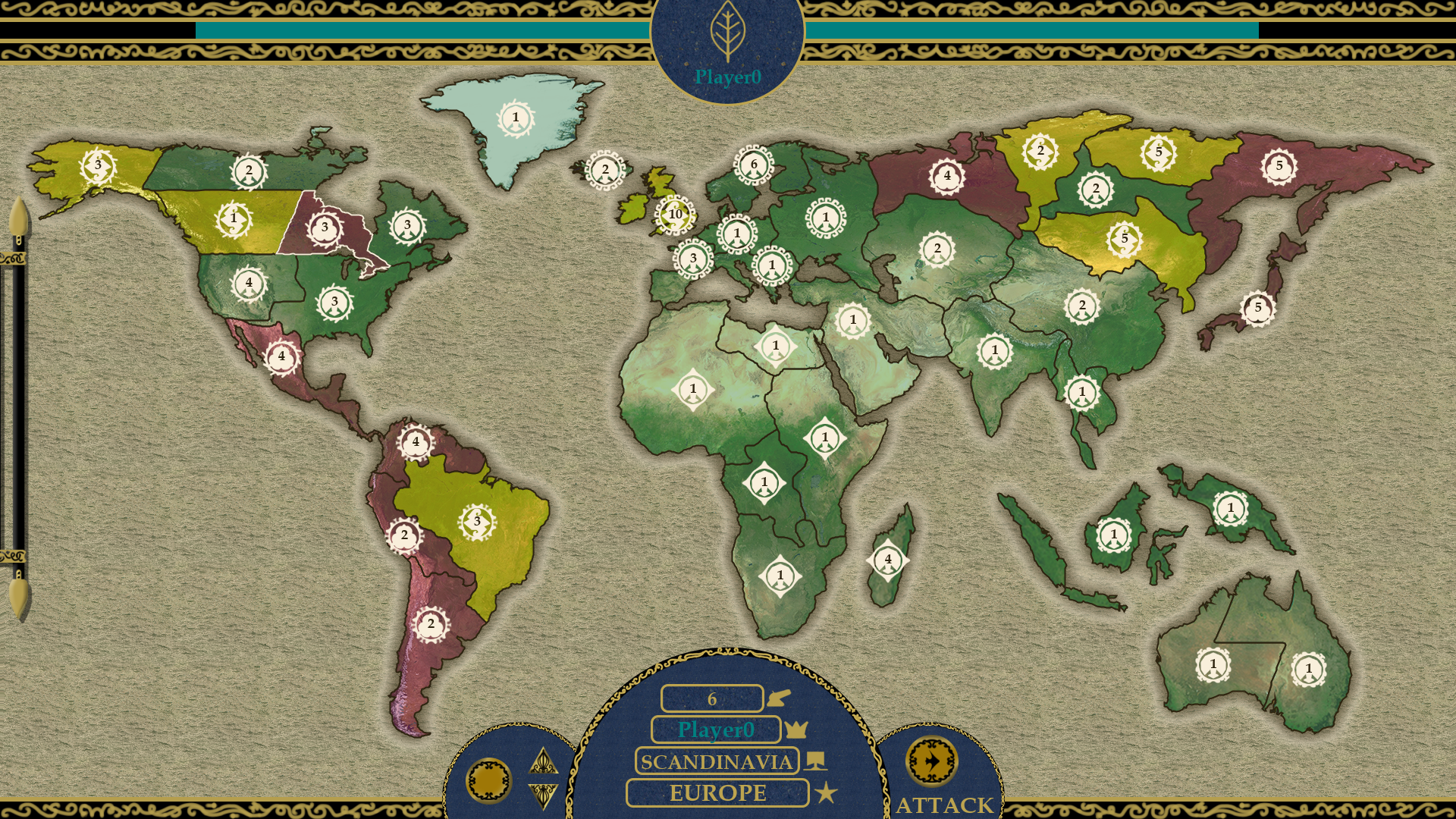
Task: Pick the Argentina troop marker
Action: coord(431,624)
